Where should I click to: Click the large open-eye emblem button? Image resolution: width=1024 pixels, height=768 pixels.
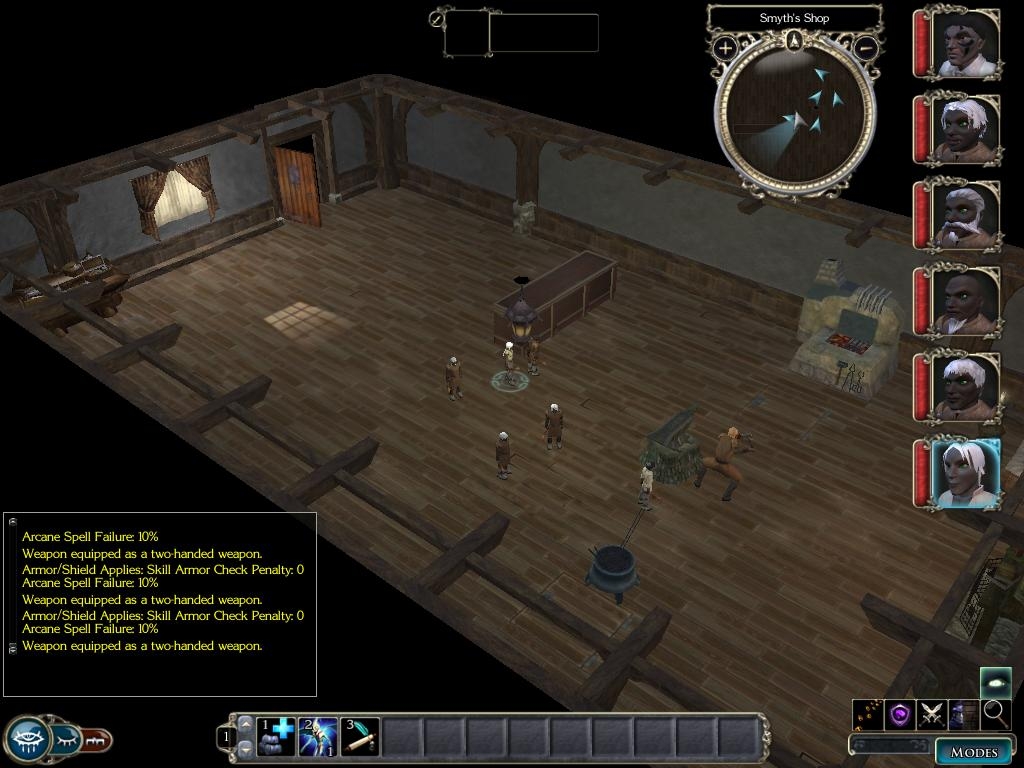[x=27, y=739]
